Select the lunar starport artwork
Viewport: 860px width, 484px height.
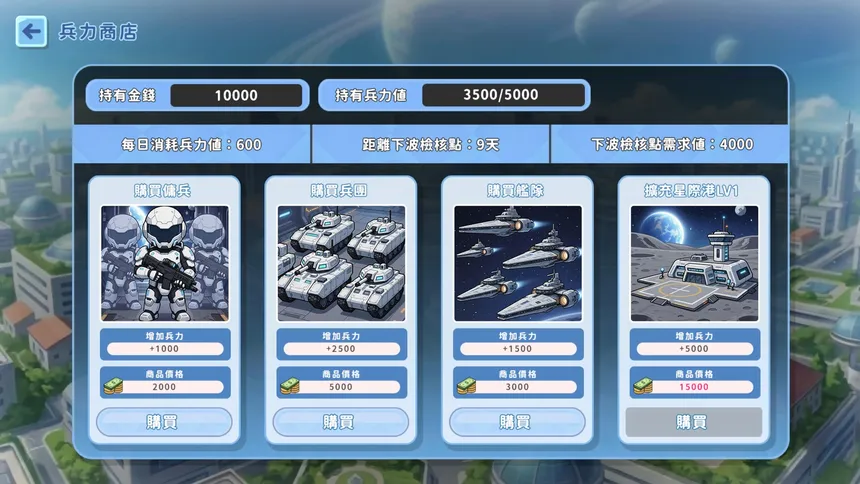click(693, 263)
